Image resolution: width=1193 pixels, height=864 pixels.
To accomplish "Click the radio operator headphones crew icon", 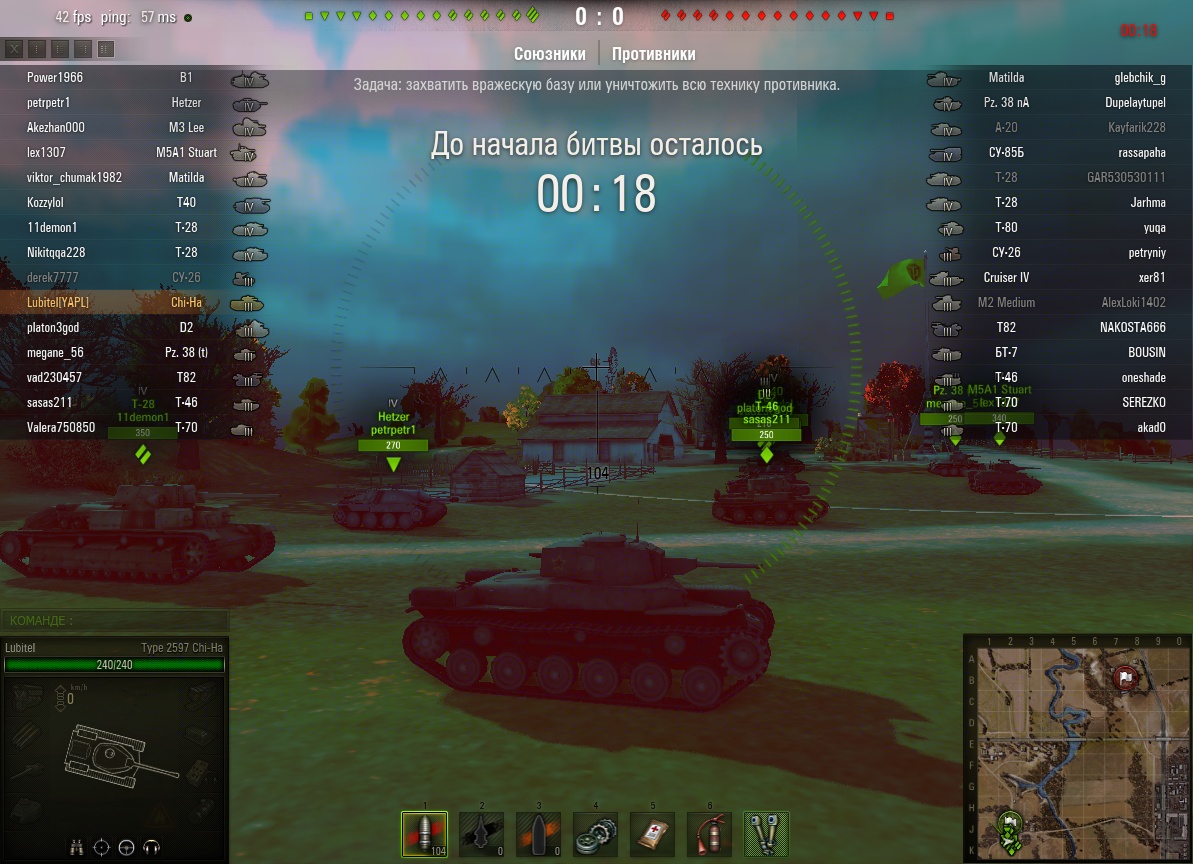I will coord(151,847).
